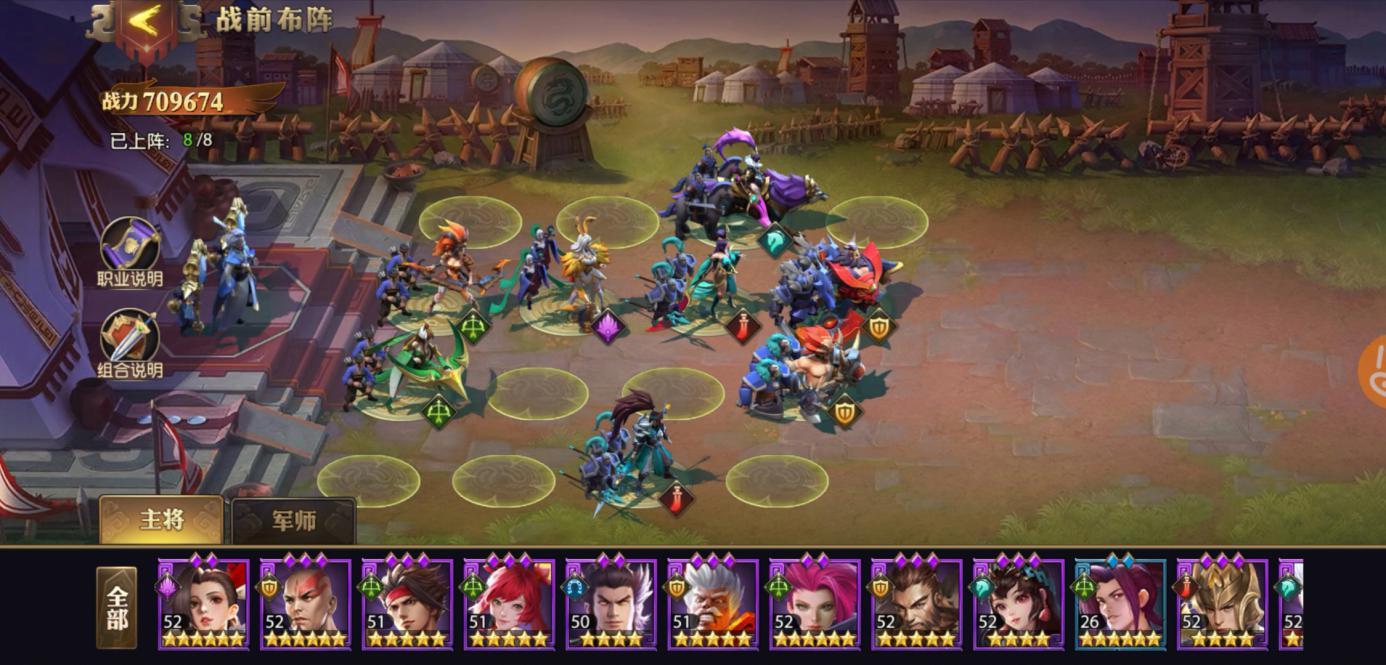Choose the level 26 purple-haired hero
Screen dimensions: 1386x665
[x=1121, y=604]
